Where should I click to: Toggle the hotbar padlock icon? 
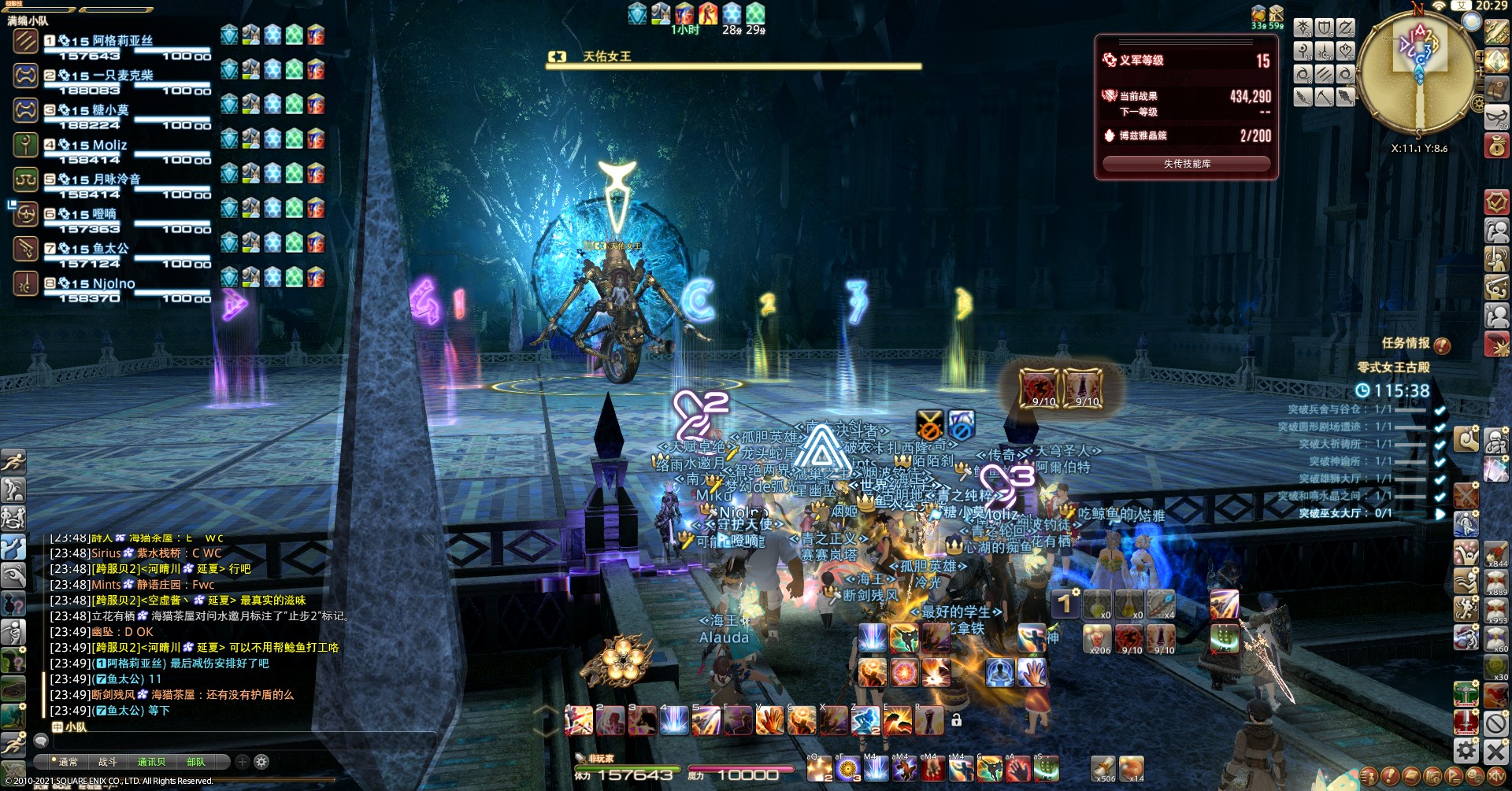click(x=956, y=719)
